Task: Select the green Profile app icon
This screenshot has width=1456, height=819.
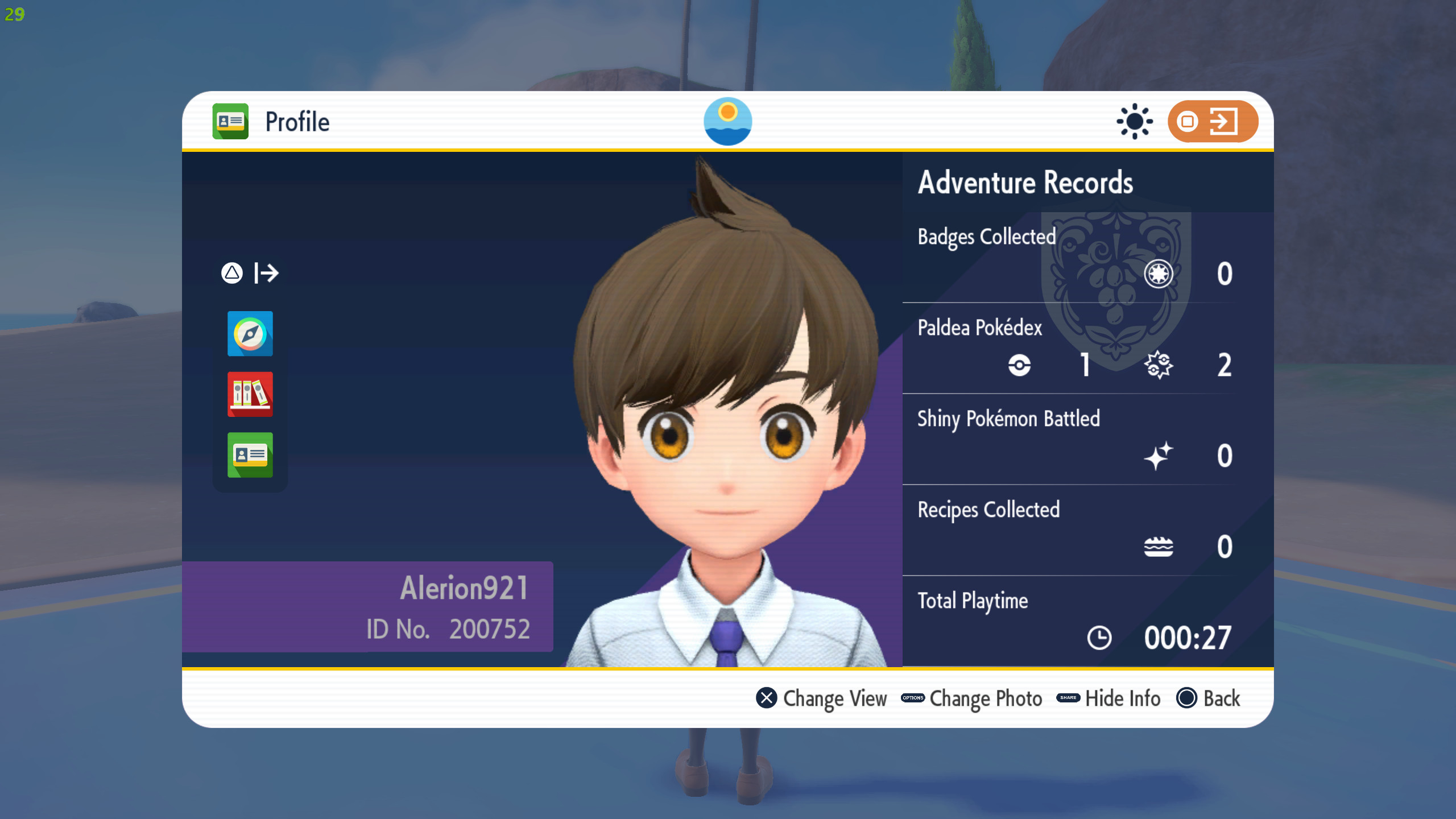Action: pyautogui.click(x=250, y=455)
